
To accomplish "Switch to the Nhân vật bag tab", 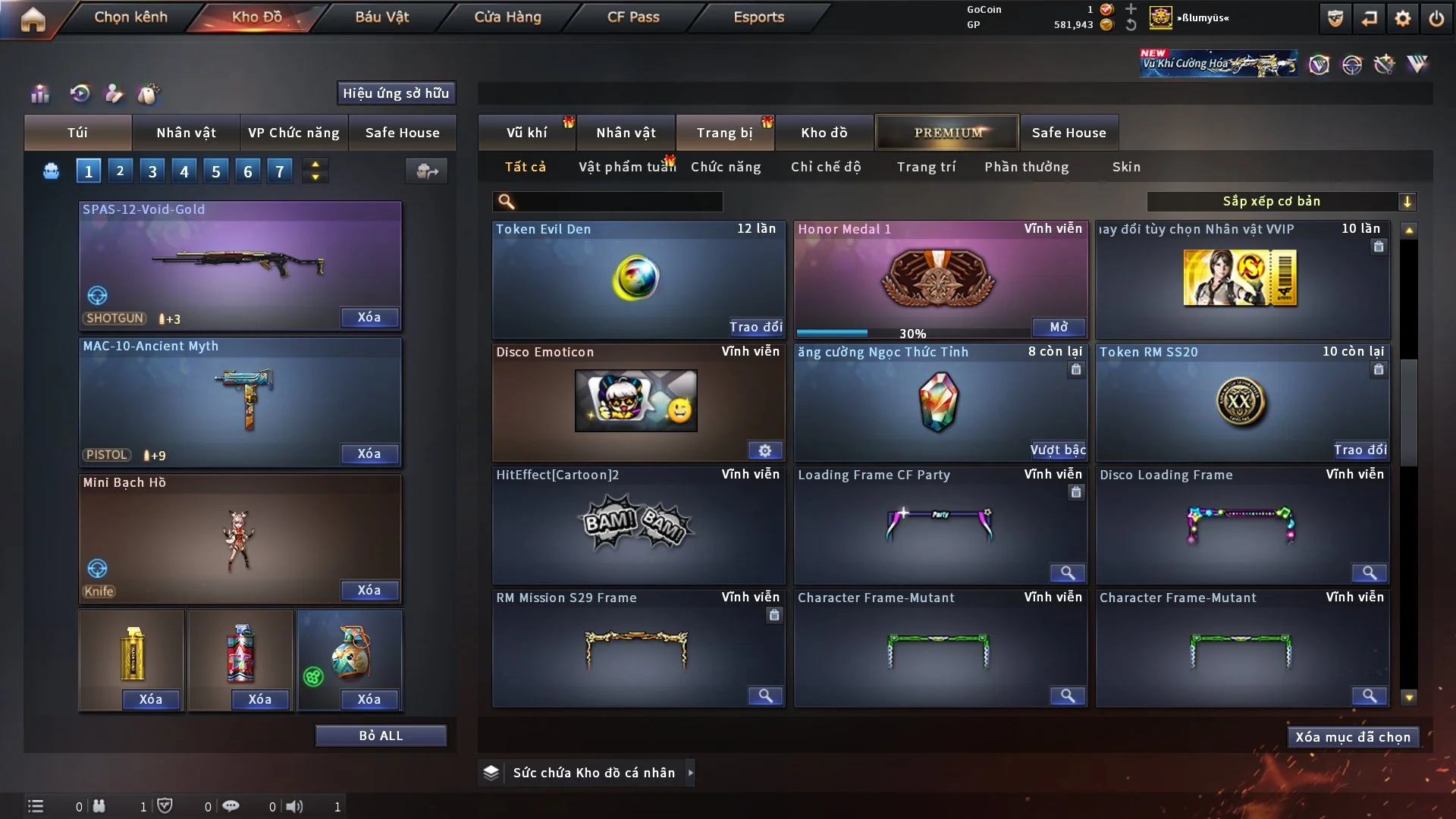I will point(186,133).
